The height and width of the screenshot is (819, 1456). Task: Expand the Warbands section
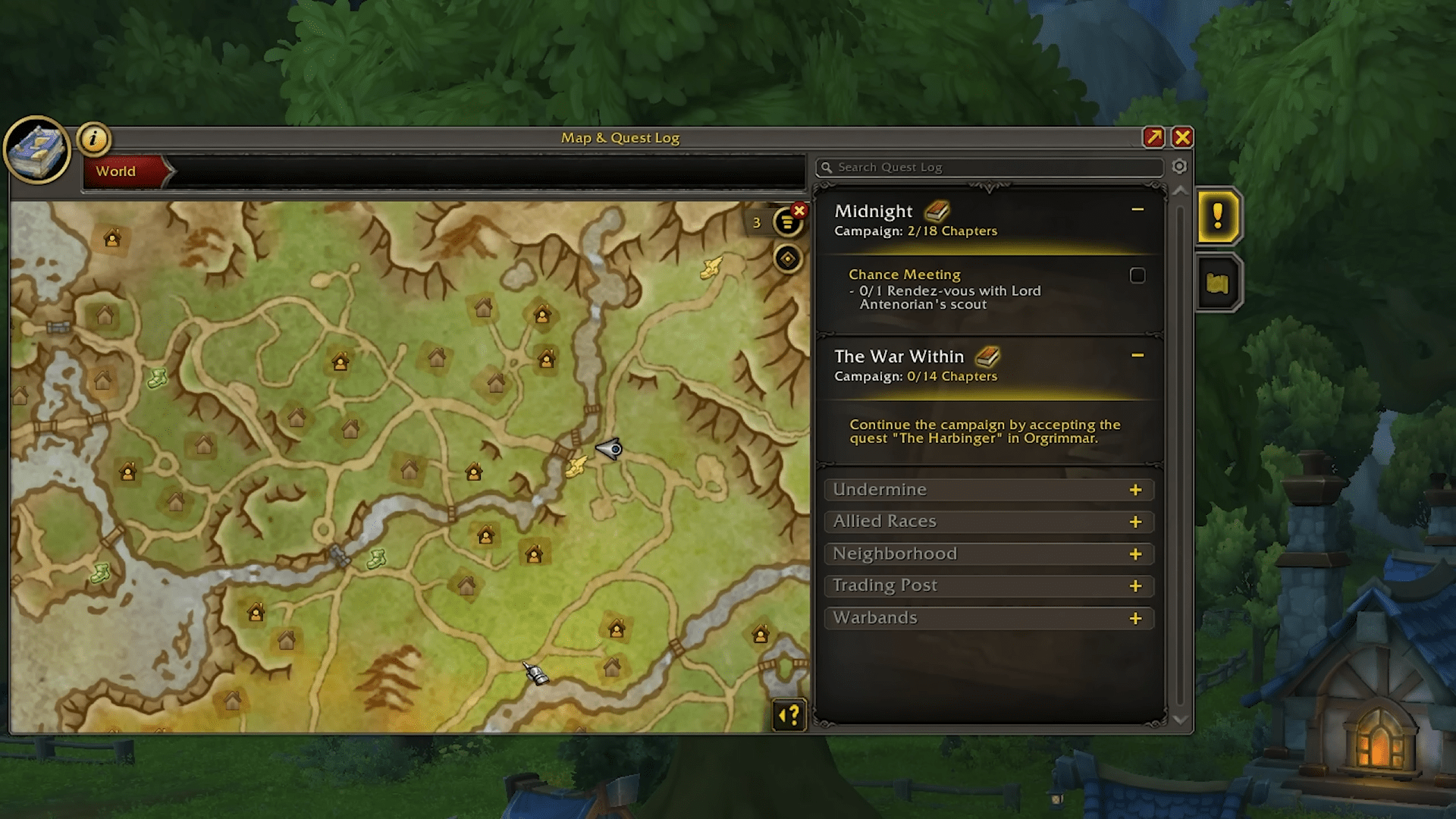pos(988,618)
